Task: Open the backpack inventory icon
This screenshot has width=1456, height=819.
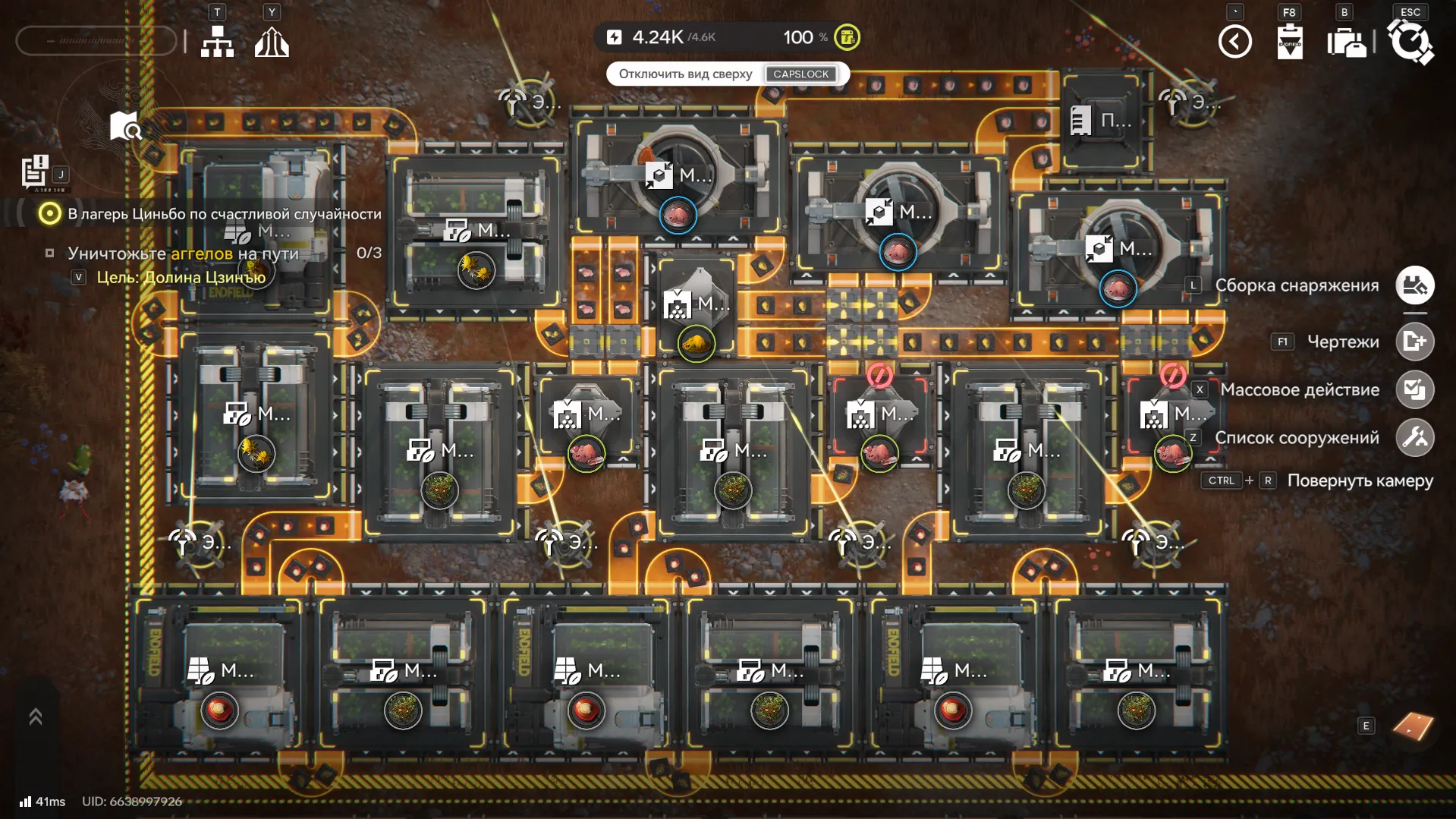Action: tap(1346, 43)
